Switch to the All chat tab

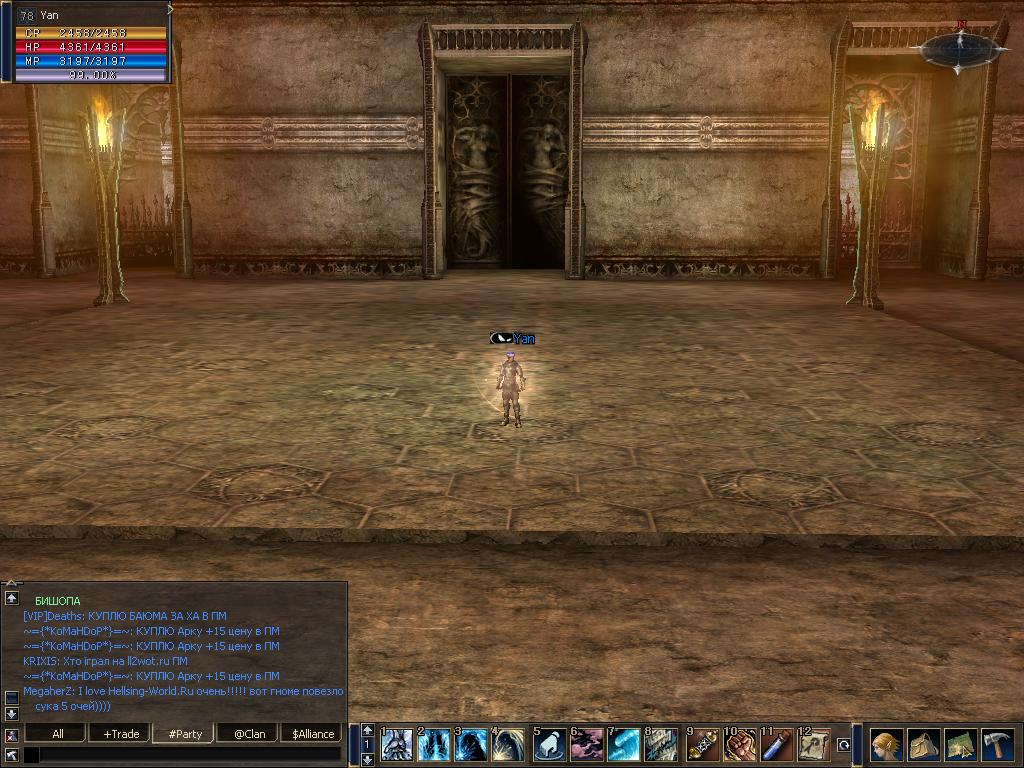(x=58, y=733)
